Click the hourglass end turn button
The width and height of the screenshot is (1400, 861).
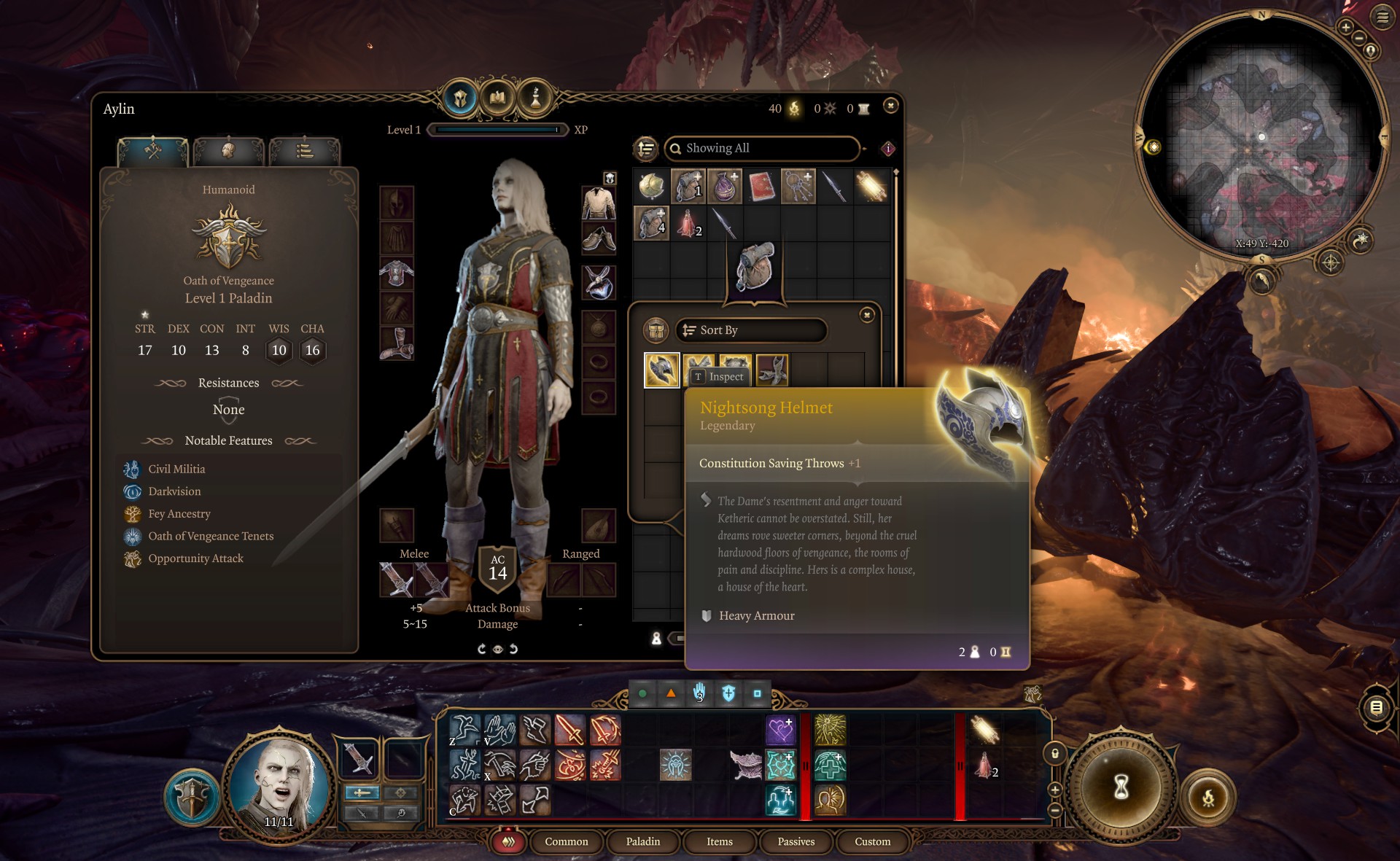(1121, 787)
